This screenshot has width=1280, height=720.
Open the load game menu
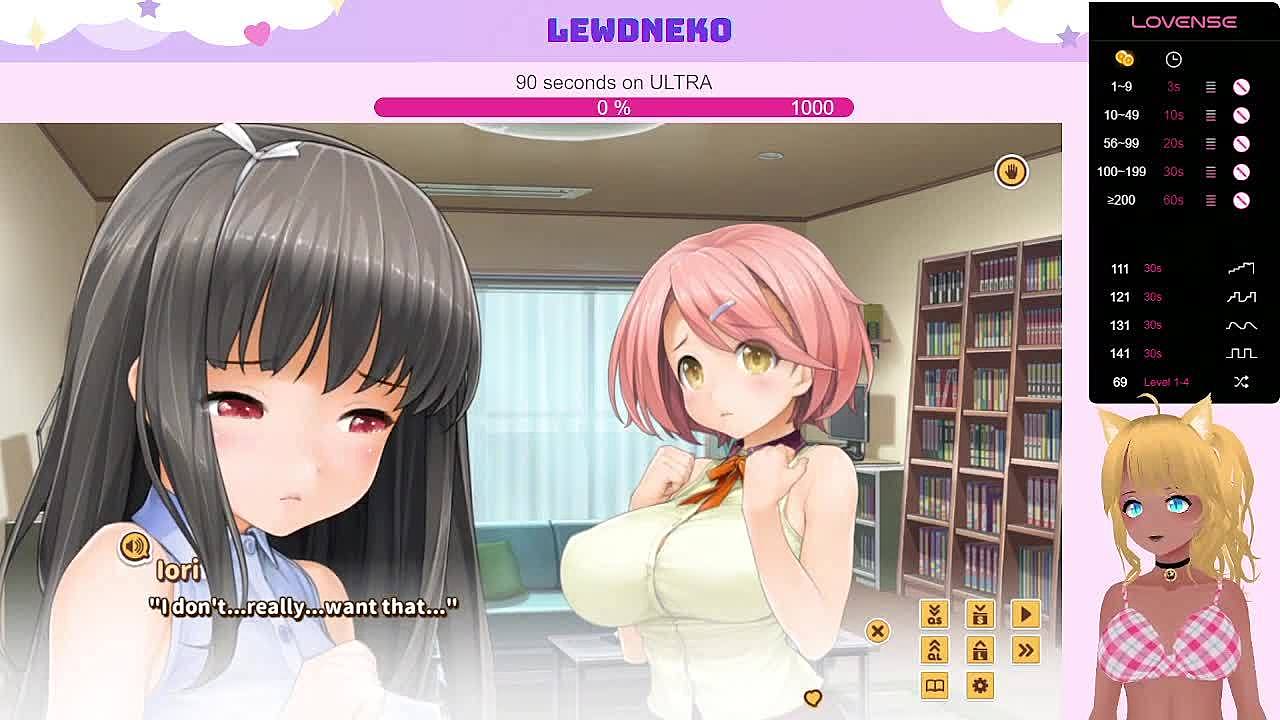click(x=980, y=650)
